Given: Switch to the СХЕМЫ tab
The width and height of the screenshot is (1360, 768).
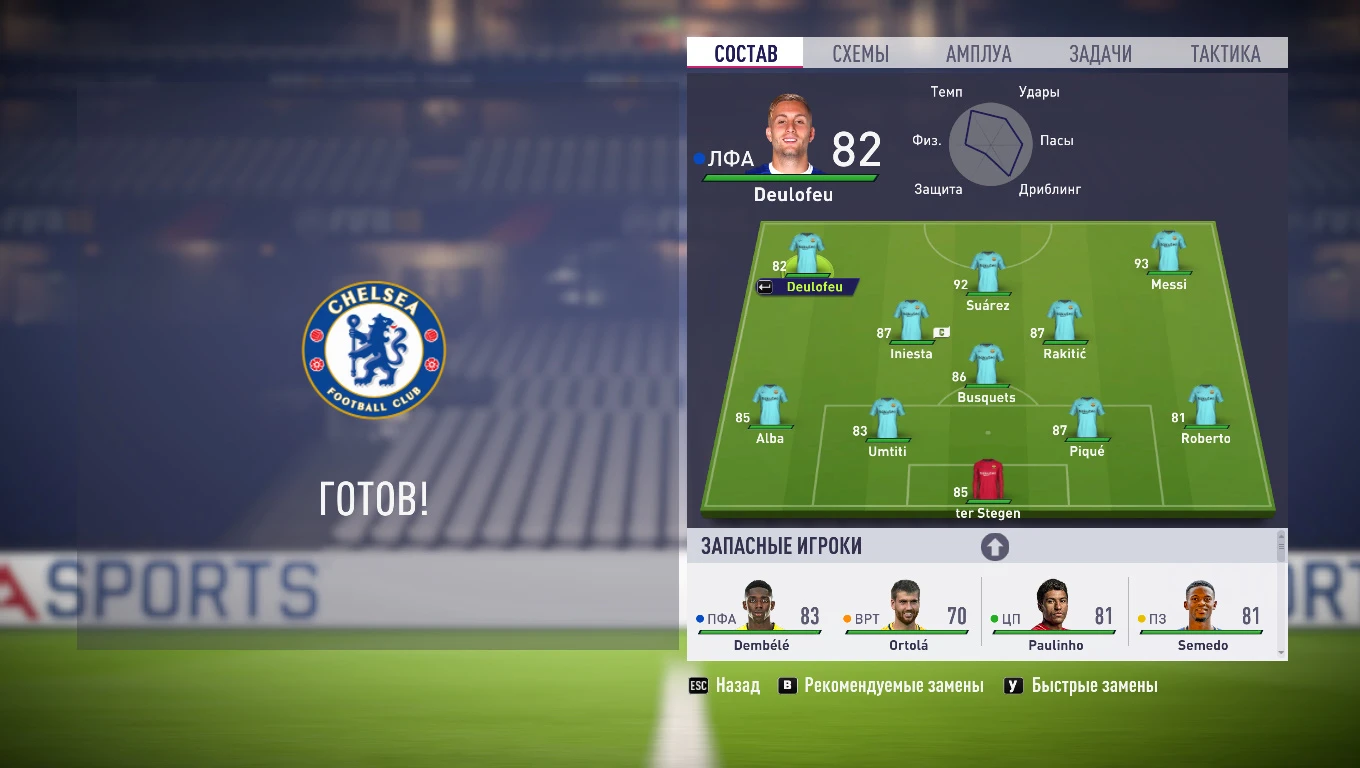Looking at the screenshot, I should point(860,53).
